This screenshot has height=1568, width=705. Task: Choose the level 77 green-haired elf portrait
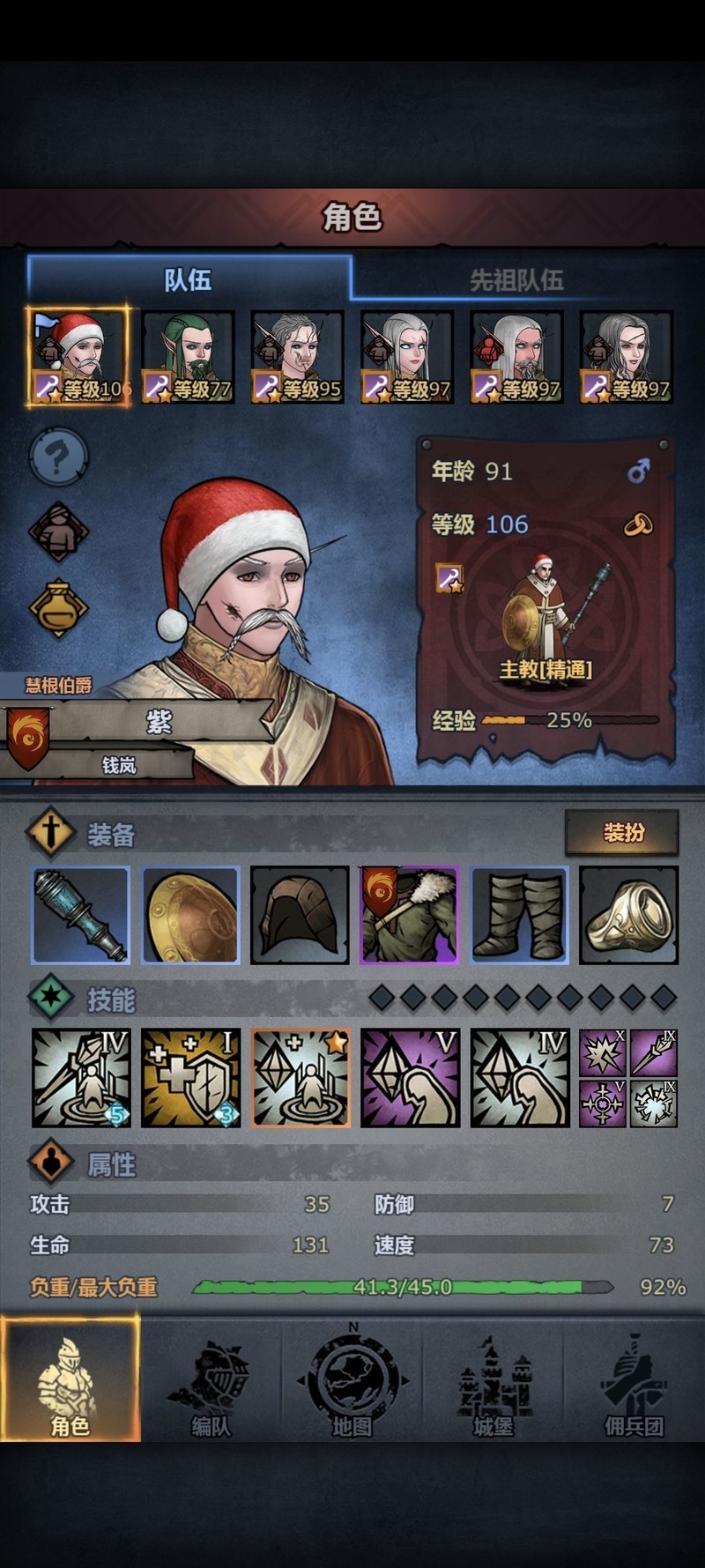pos(189,357)
